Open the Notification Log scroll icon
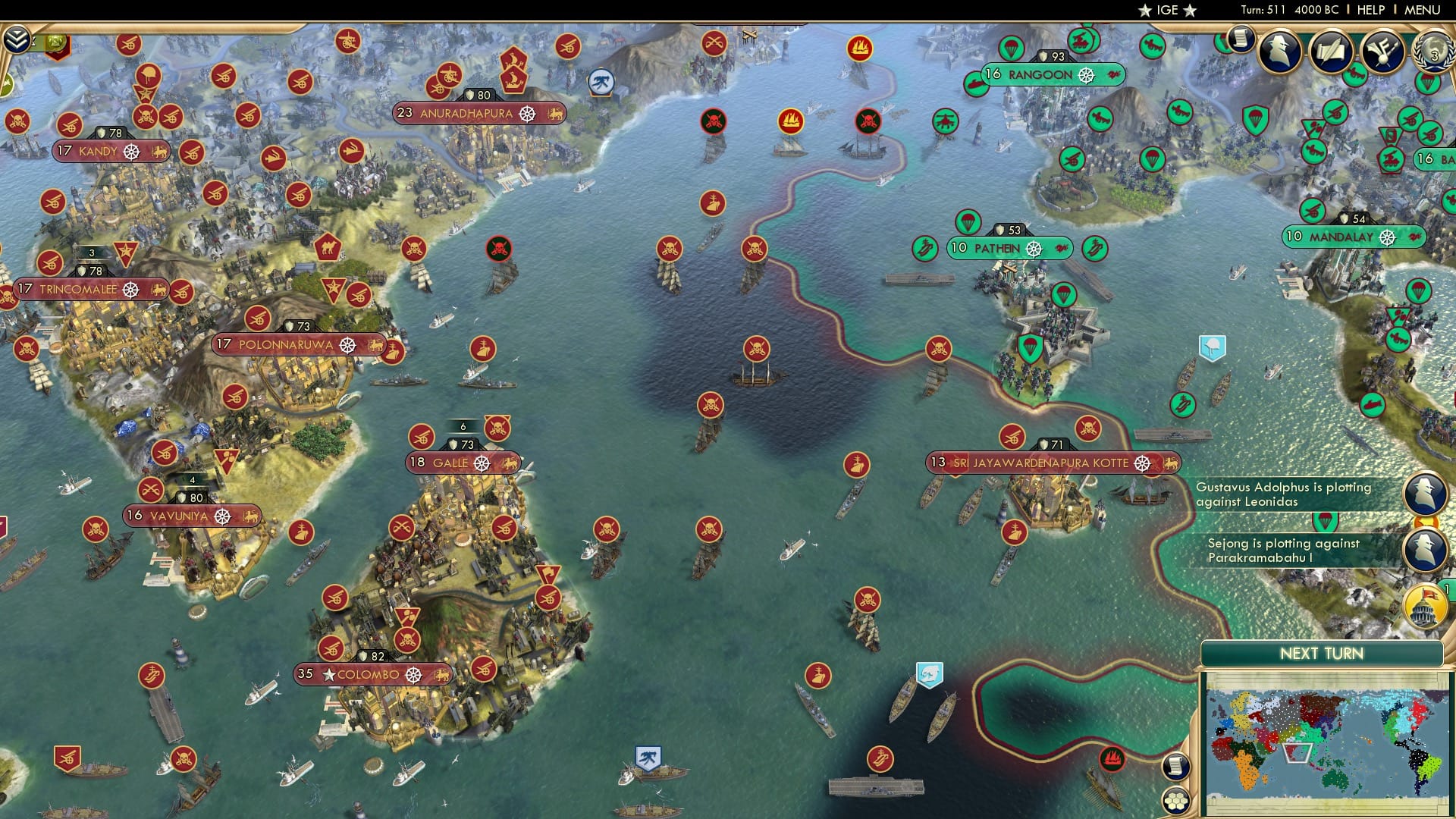Screen dimensions: 1456x819 (x=1241, y=42)
